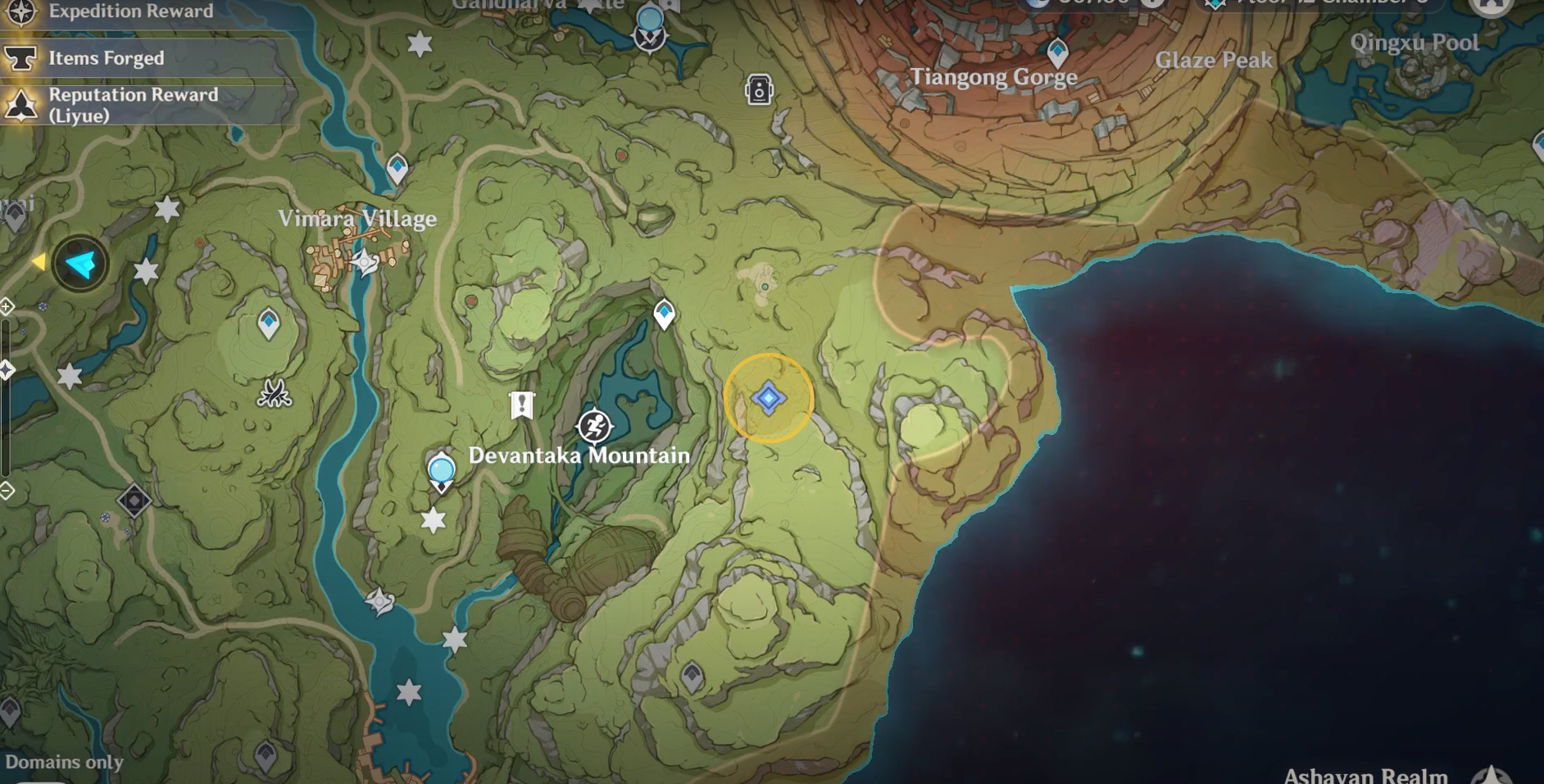Viewport: 1544px width, 784px height.
Task: Click the player position arrow on the map
Action: 79,265
